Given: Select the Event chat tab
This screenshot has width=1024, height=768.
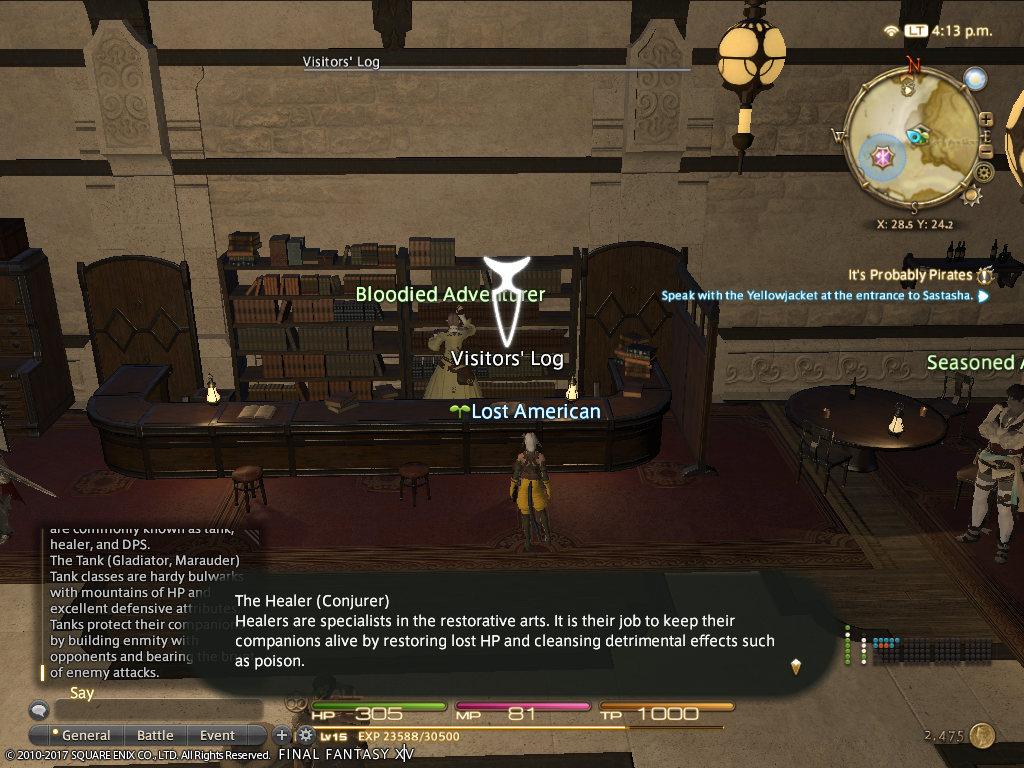Looking at the screenshot, I should (x=217, y=735).
